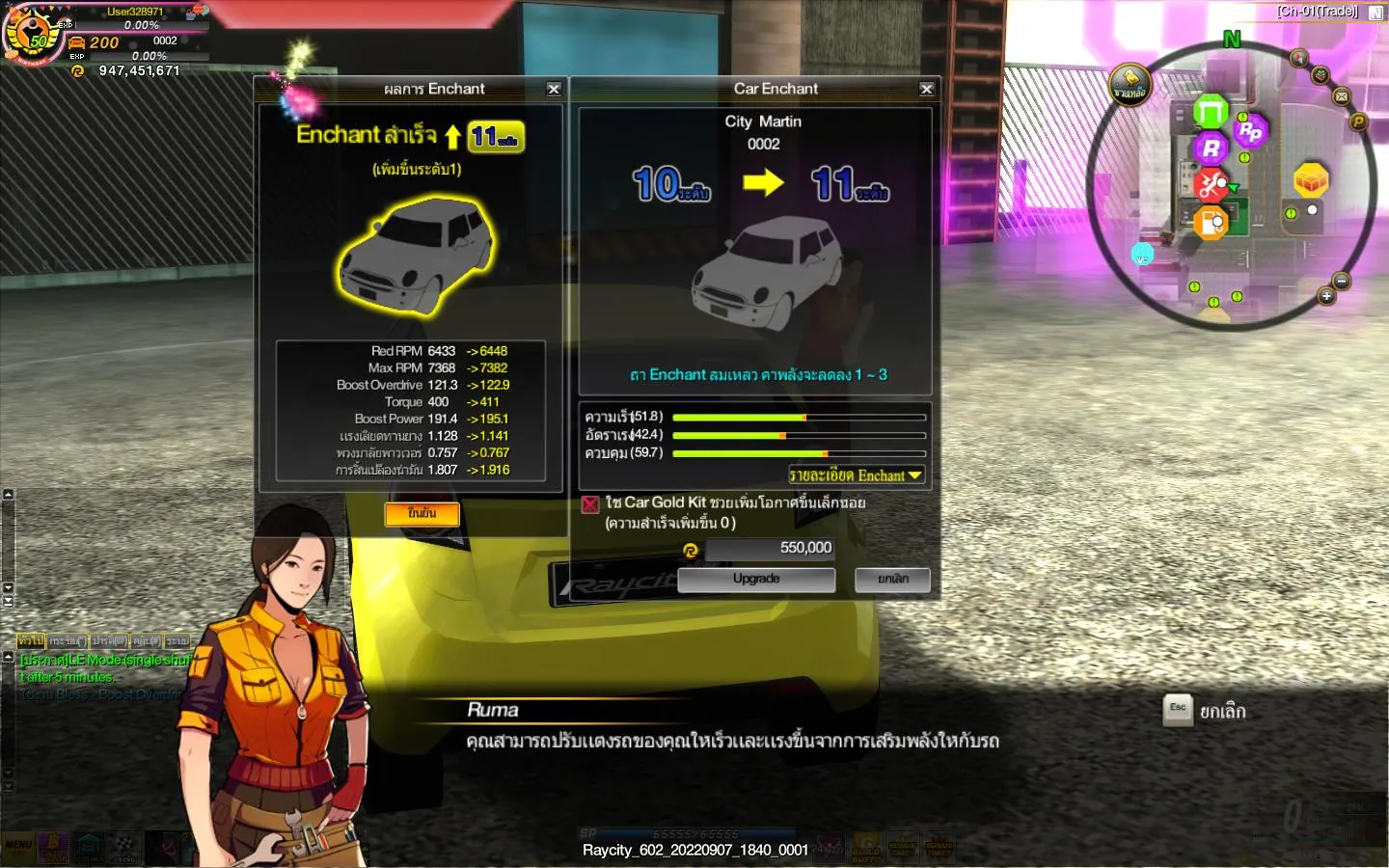Cancel the Car Enchant with ยกเลิก button
The width and height of the screenshot is (1389, 868).
click(892, 580)
